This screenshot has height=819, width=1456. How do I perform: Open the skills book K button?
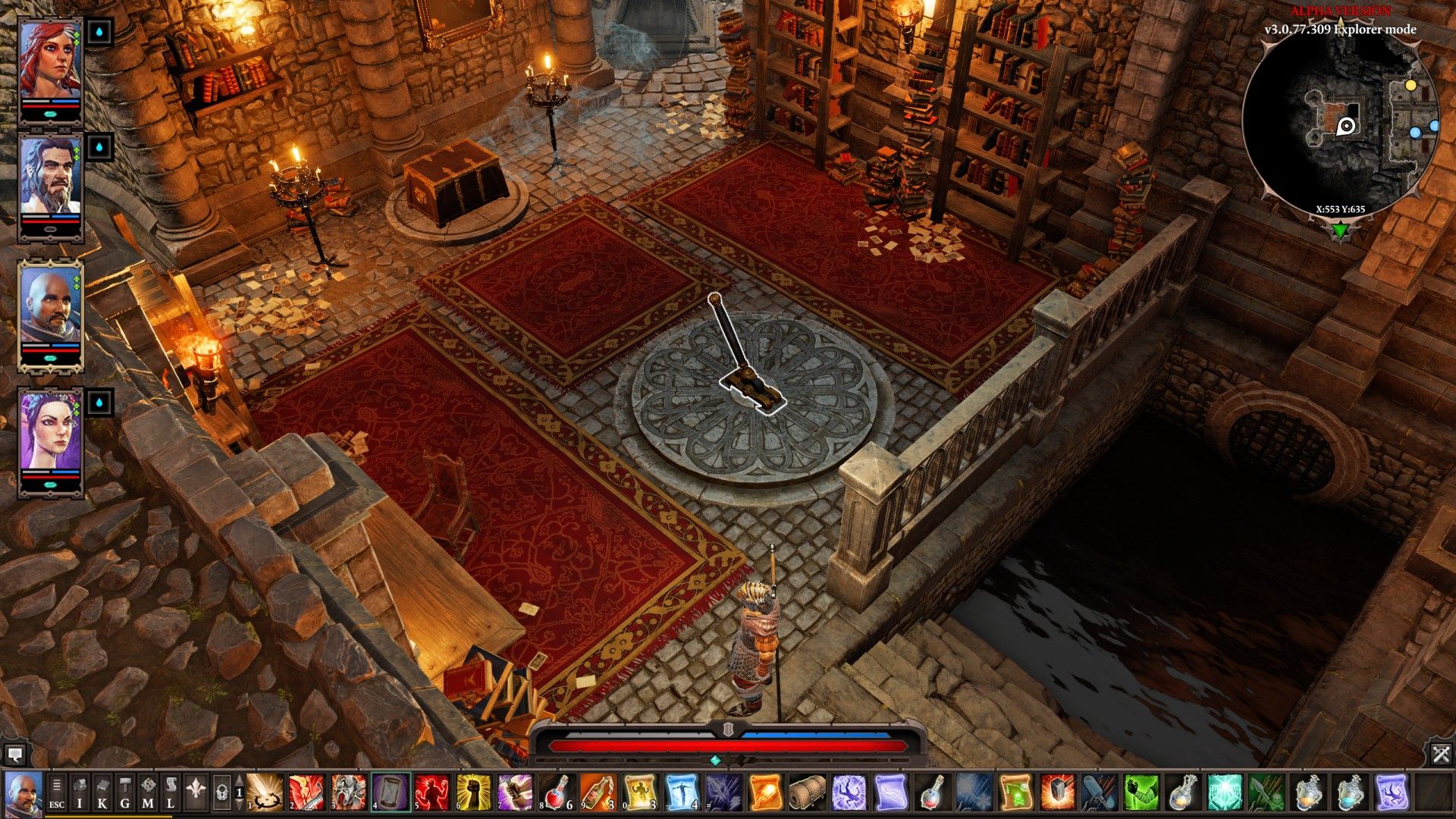[102, 792]
